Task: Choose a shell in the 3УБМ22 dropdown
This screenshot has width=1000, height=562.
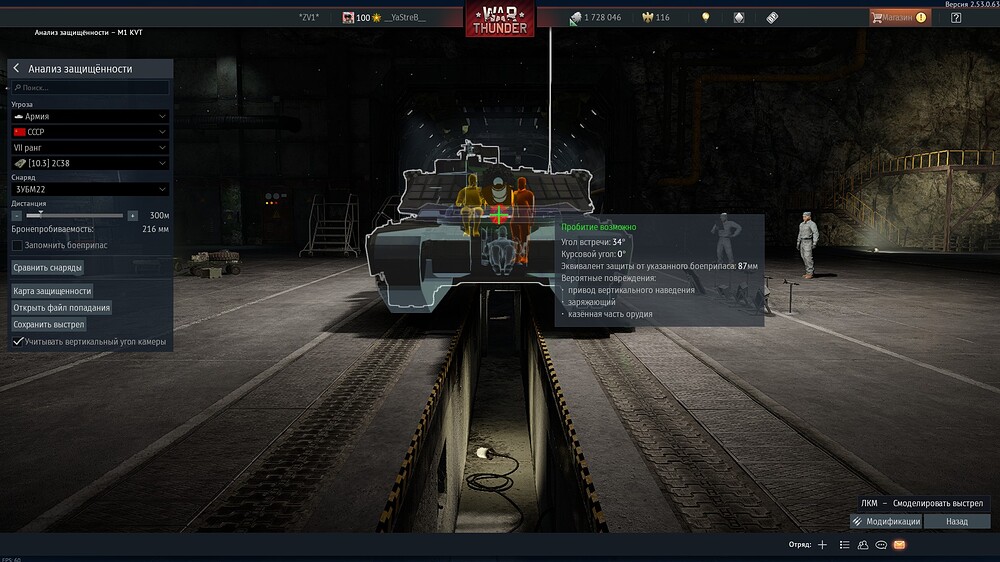Action: click(x=90, y=189)
